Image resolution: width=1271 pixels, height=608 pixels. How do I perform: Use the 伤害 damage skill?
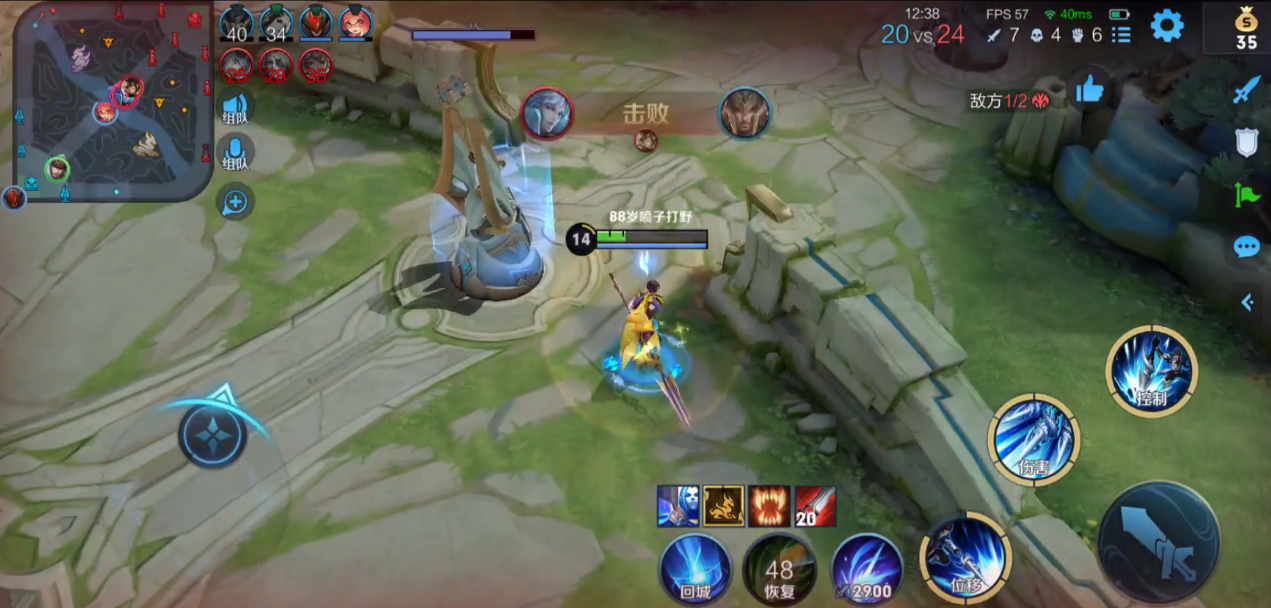[x=1032, y=440]
